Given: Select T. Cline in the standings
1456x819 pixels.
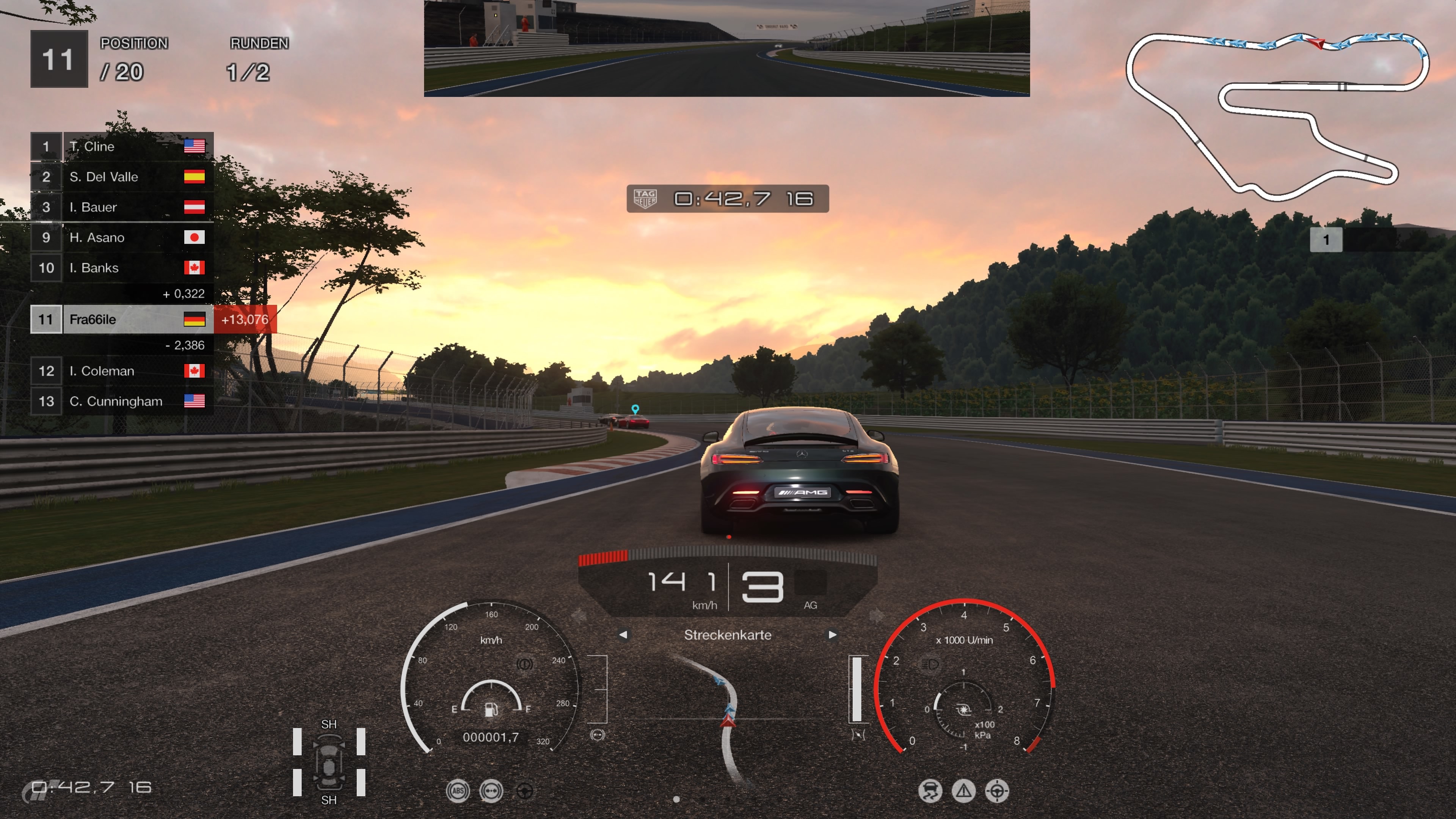Looking at the screenshot, I should [121, 146].
